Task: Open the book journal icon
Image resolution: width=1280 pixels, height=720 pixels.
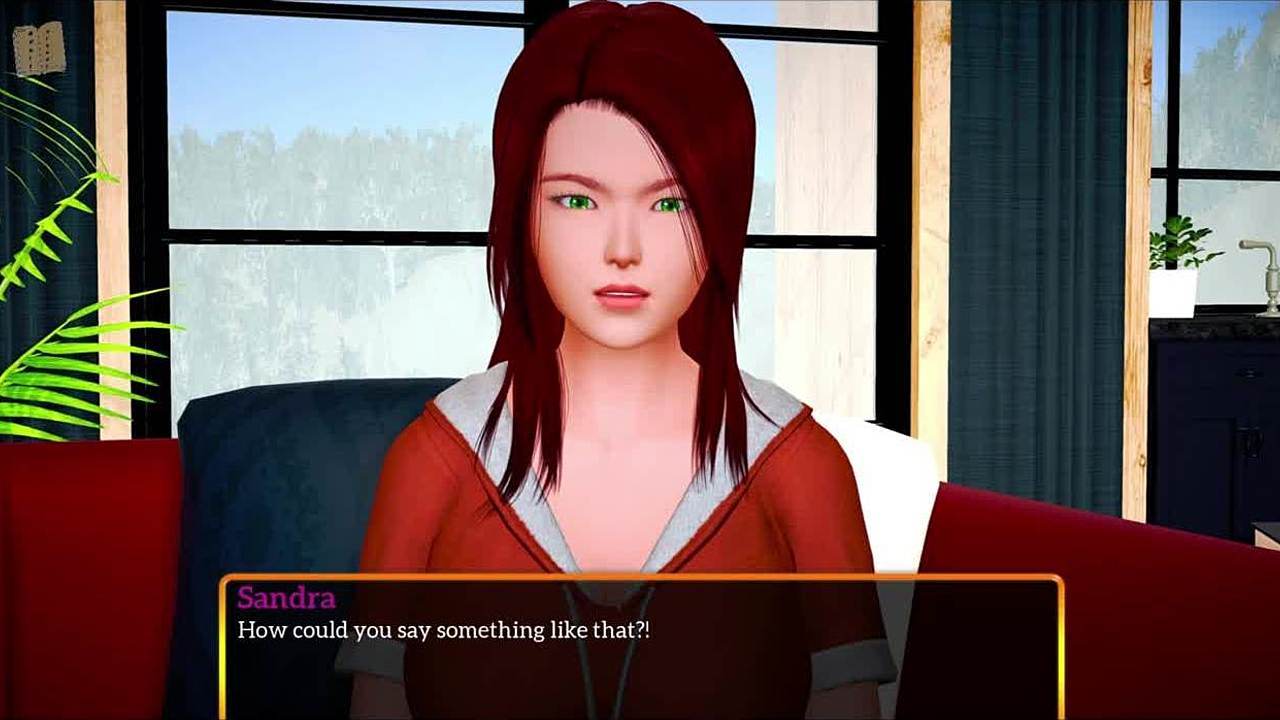Action: (x=40, y=47)
